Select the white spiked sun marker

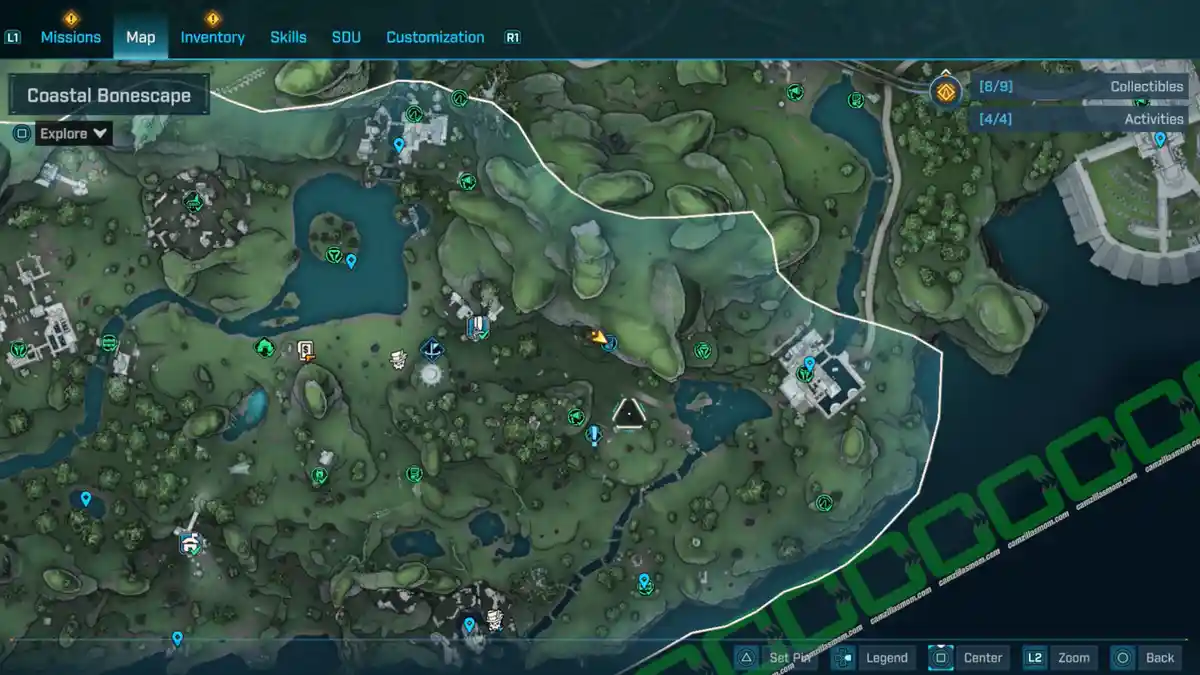pyautogui.click(x=431, y=374)
